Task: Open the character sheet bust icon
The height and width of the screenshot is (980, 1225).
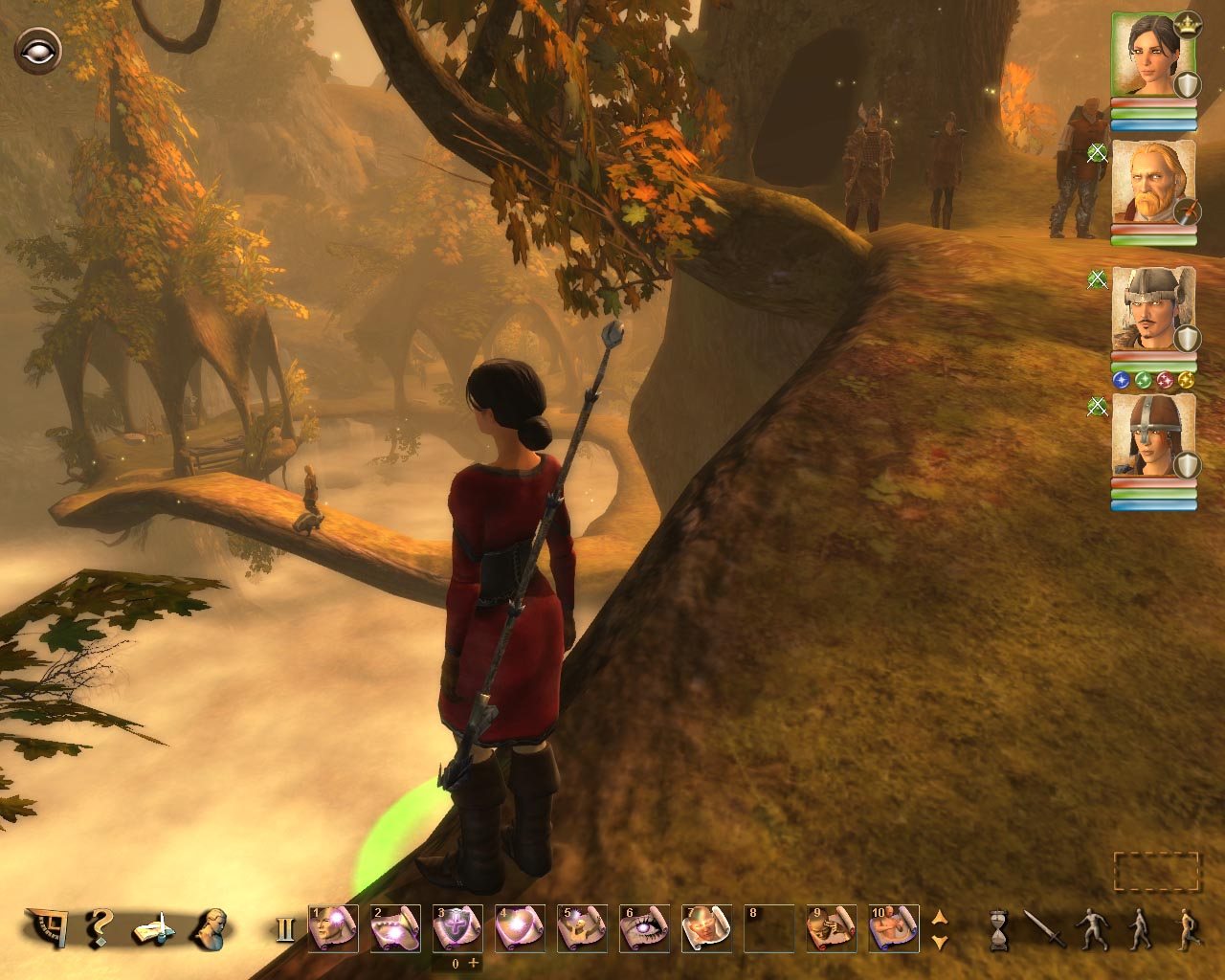Action: click(210, 927)
